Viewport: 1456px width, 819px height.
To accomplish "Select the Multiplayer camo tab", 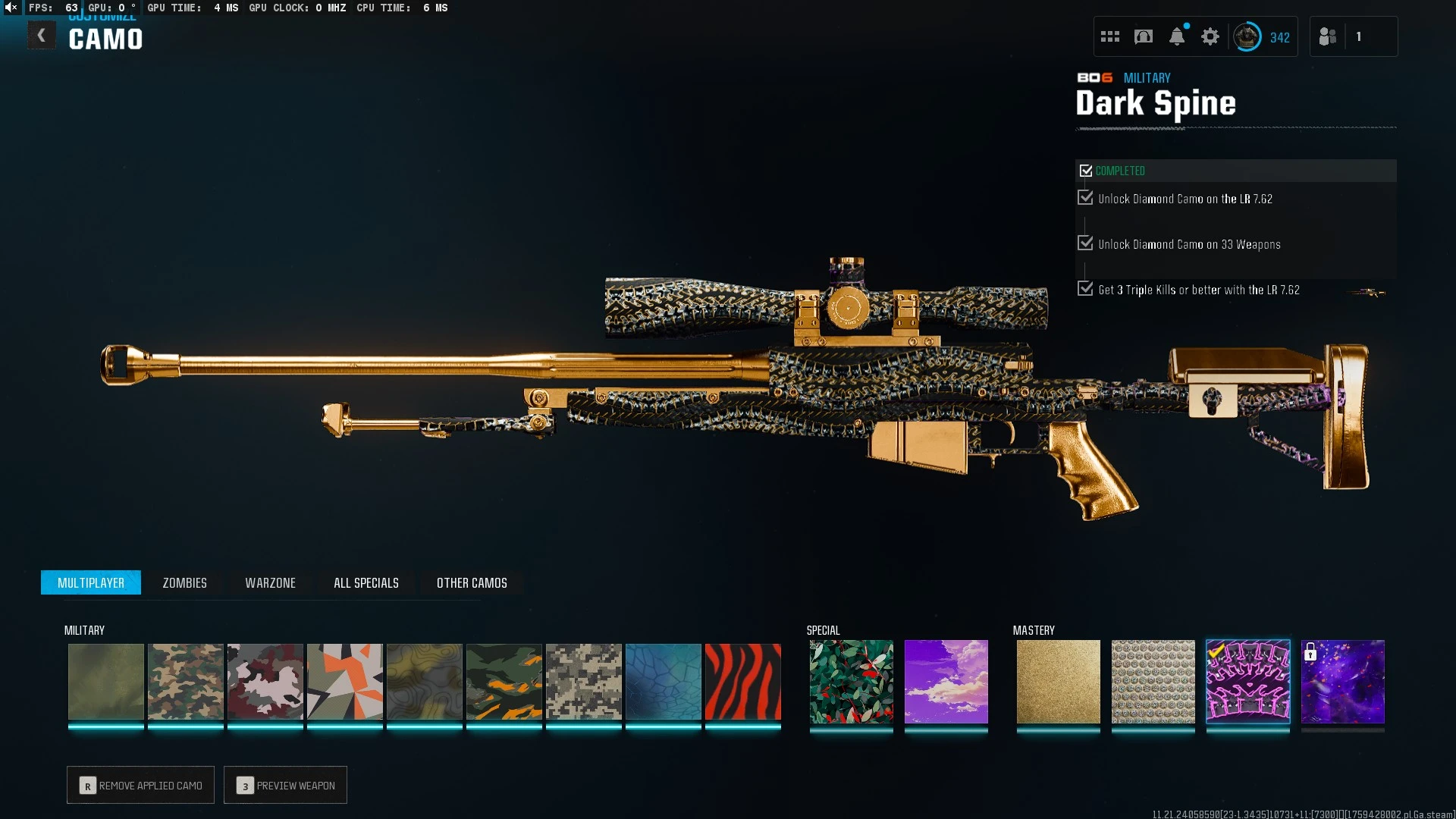I will (91, 582).
